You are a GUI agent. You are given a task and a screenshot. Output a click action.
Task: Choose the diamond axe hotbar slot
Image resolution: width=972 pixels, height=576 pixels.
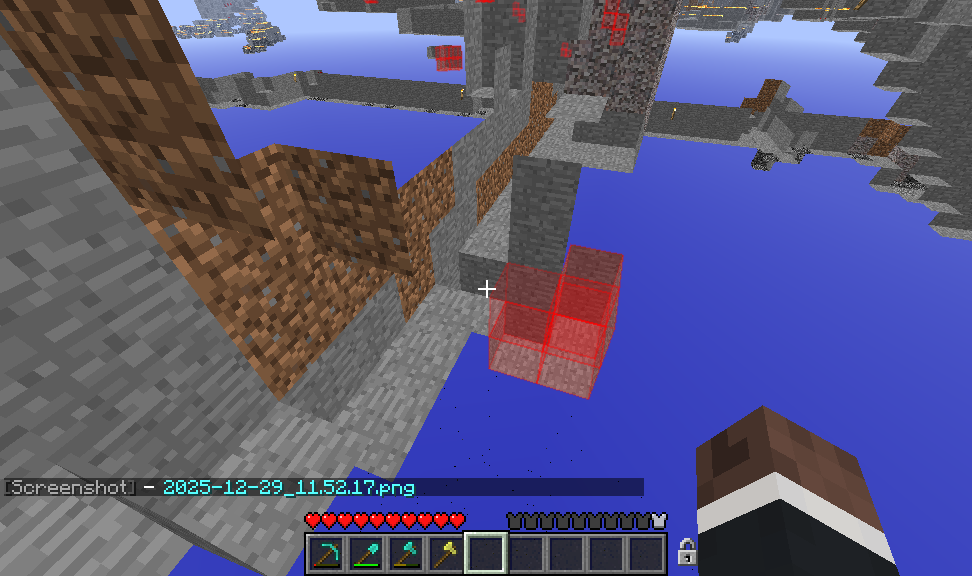(406, 554)
